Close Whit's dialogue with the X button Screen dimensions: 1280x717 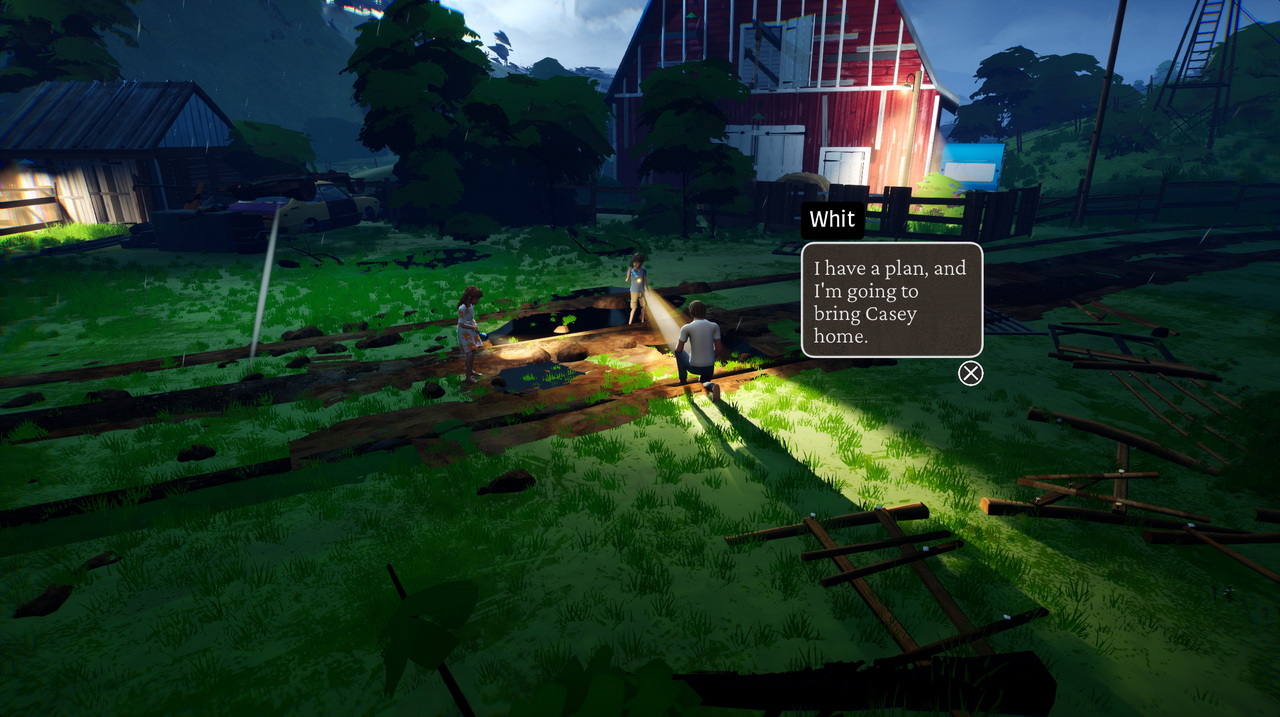pyautogui.click(x=970, y=373)
